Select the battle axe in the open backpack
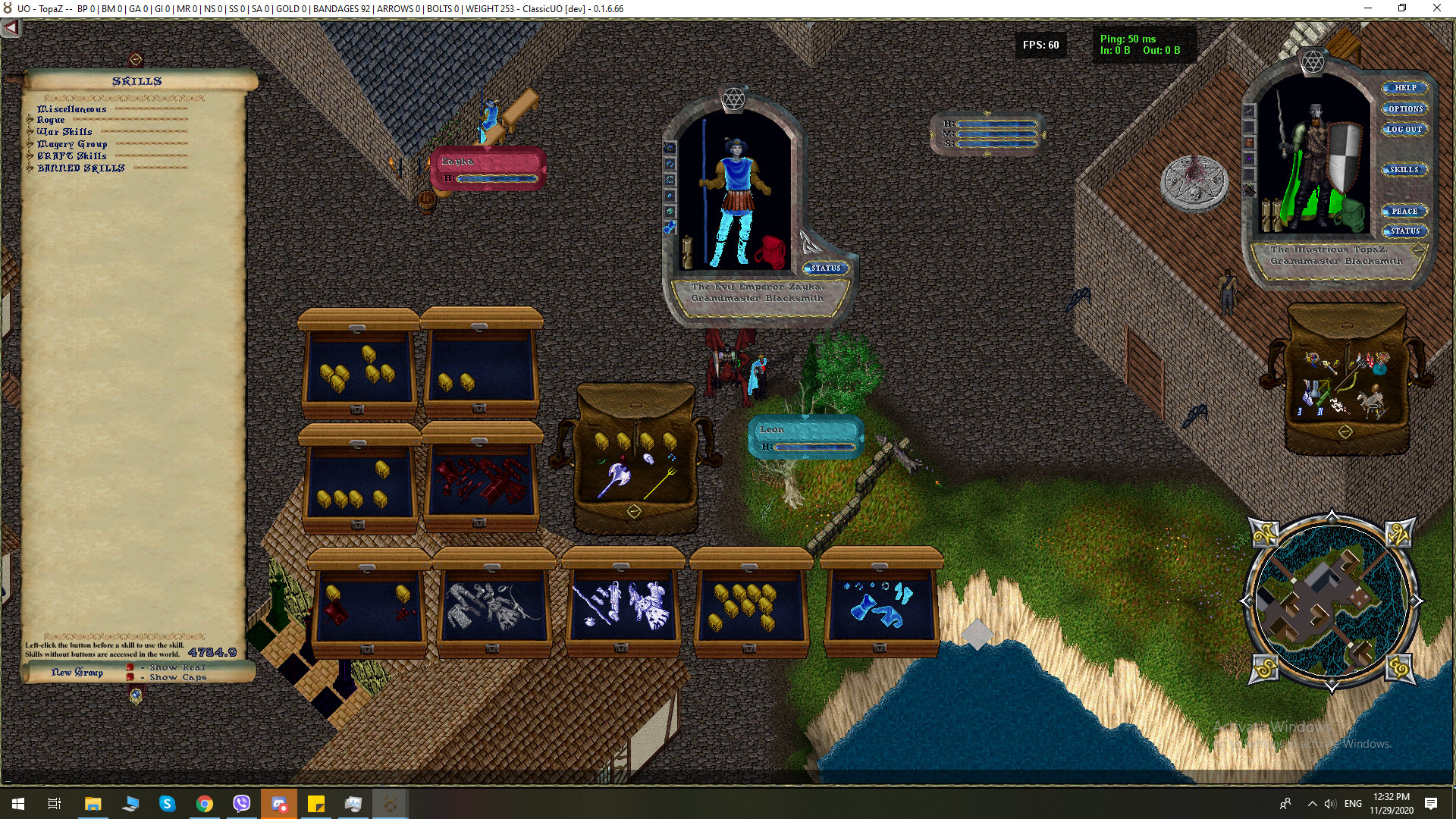This screenshot has height=819, width=1456. pos(615,479)
